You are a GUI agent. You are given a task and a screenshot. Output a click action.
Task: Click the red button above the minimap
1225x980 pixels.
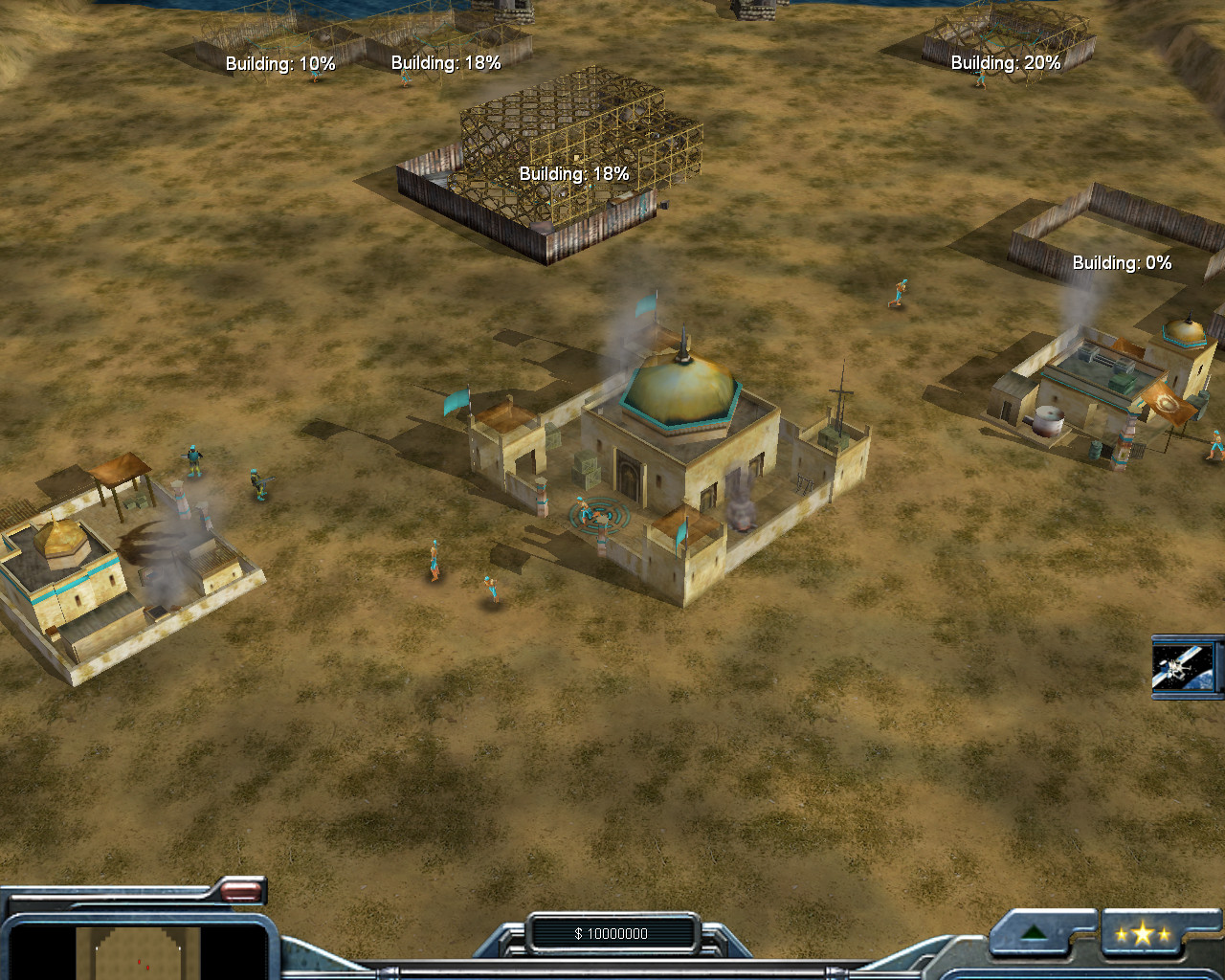coord(241,892)
